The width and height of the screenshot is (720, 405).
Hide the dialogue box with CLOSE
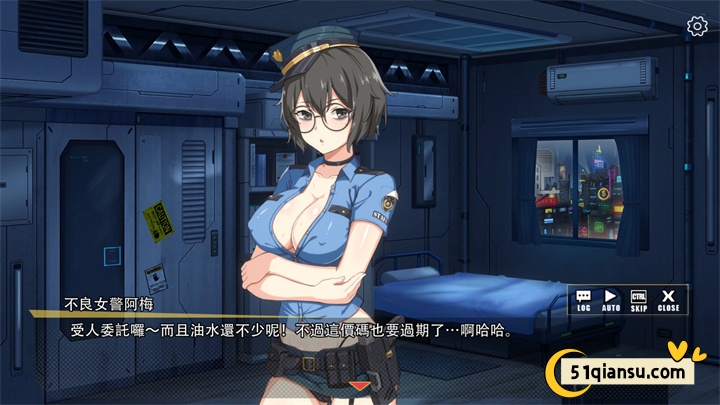[x=669, y=300]
